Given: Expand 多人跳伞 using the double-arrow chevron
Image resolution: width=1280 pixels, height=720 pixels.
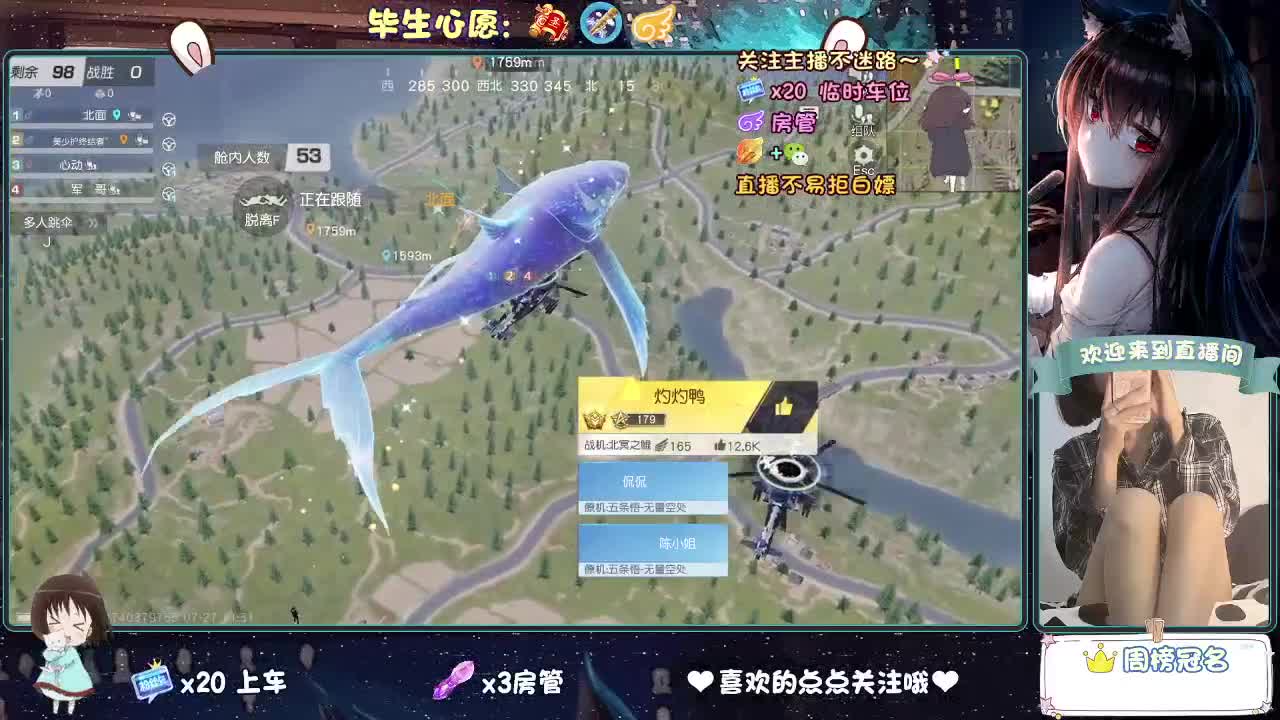Looking at the screenshot, I should (92, 223).
